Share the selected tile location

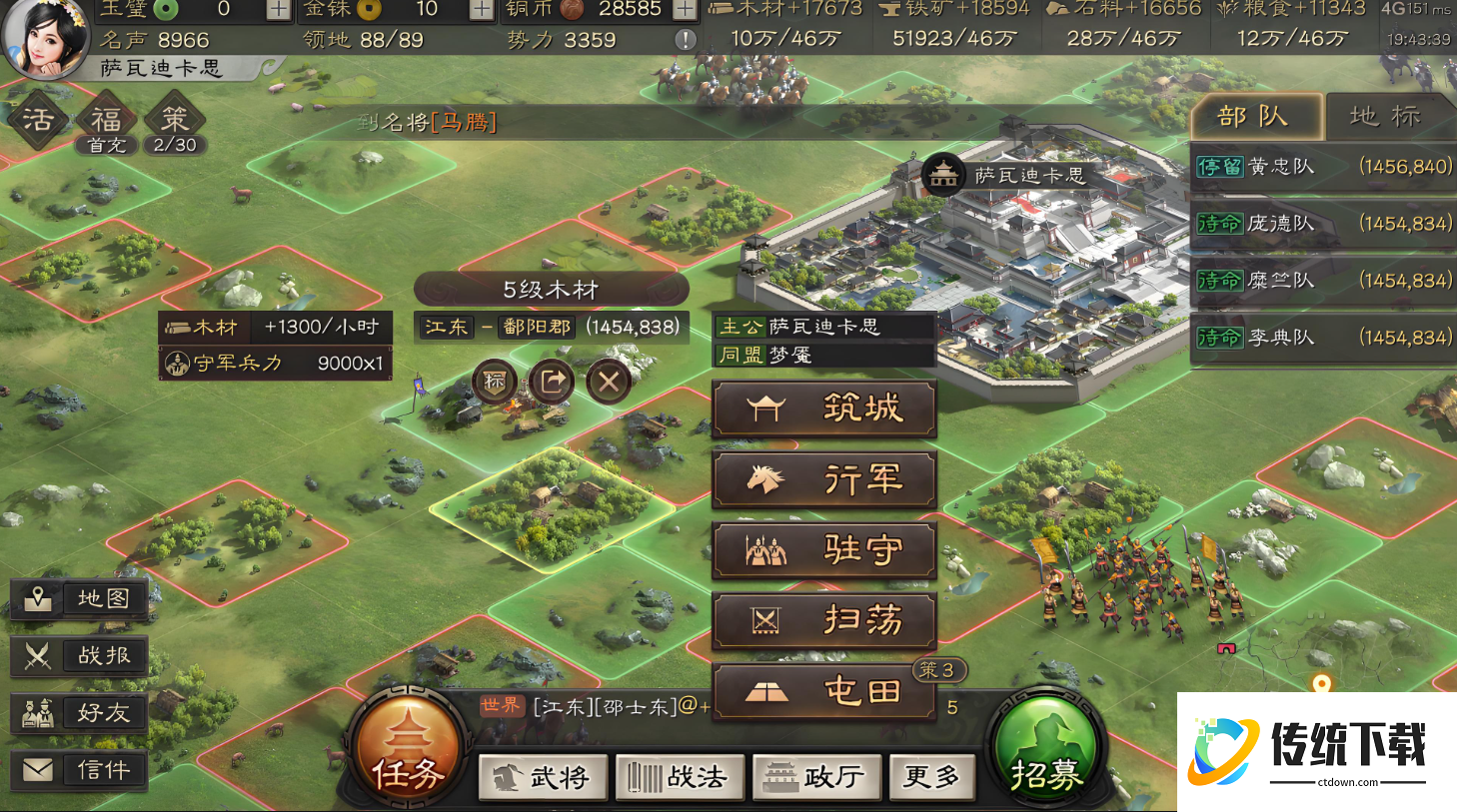(552, 381)
